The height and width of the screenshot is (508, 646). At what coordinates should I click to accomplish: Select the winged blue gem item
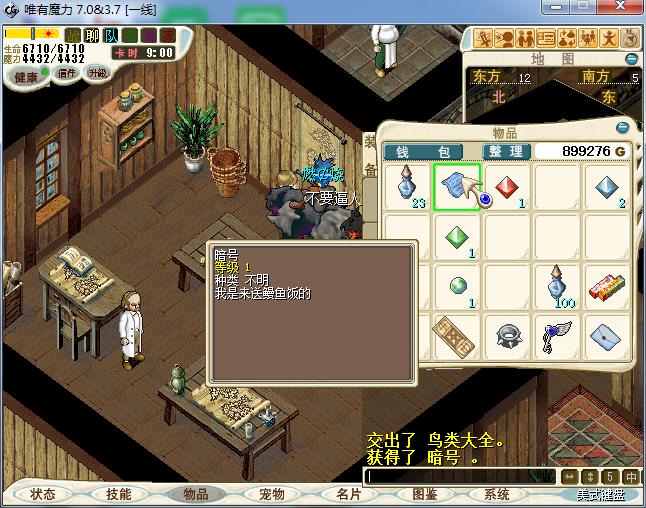click(x=557, y=335)
